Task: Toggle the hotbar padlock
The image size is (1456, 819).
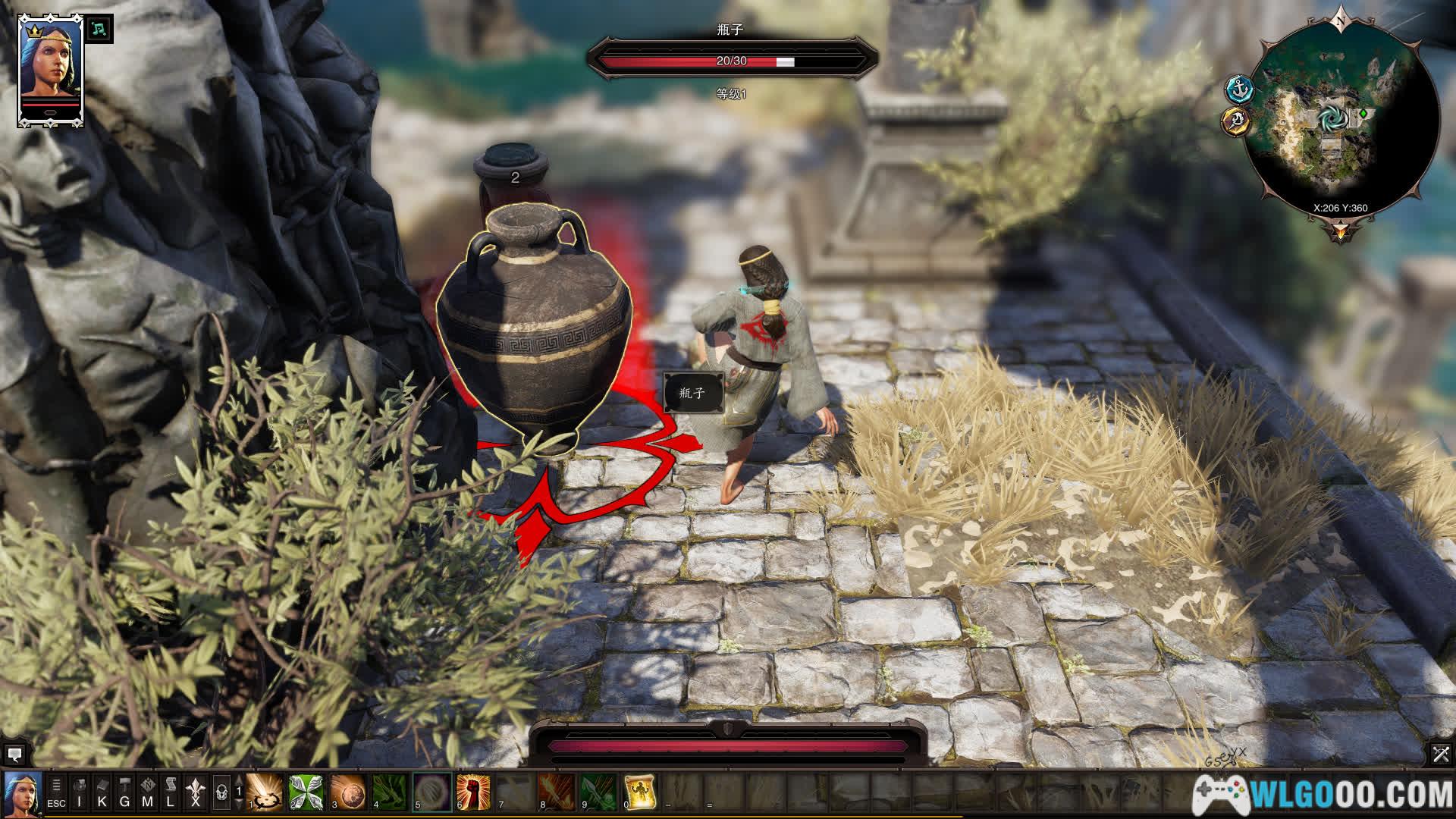Action: point(221,792)
